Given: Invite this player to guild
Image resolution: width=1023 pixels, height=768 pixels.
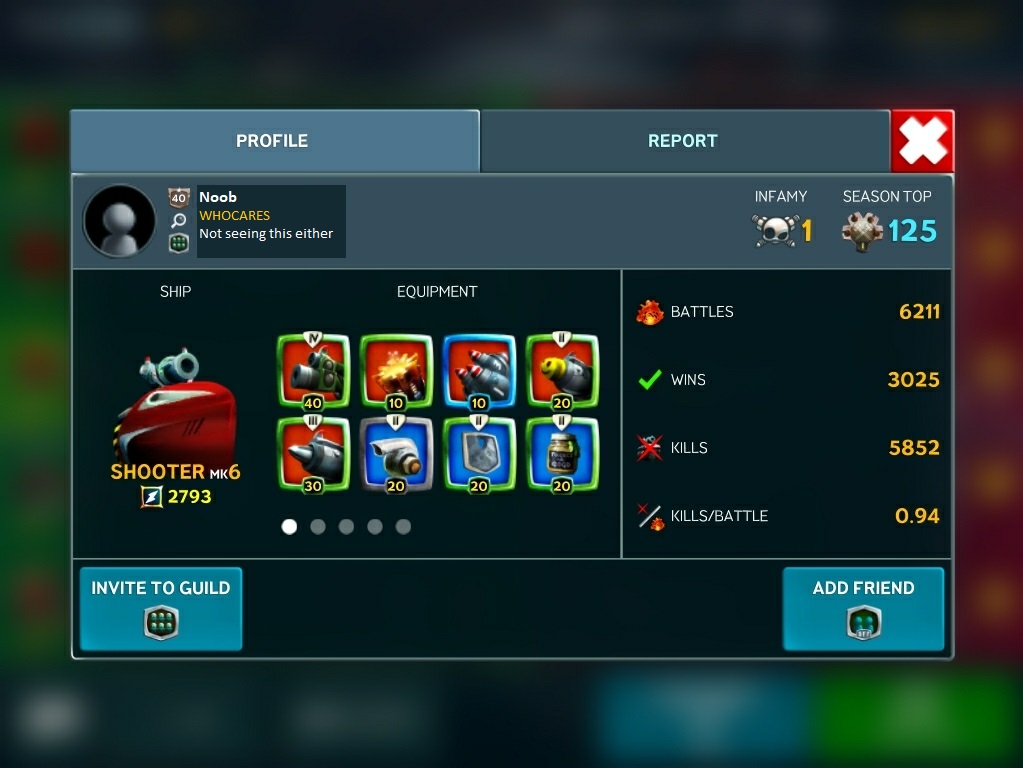Looking at the screenshot, I should coord(161,608).
